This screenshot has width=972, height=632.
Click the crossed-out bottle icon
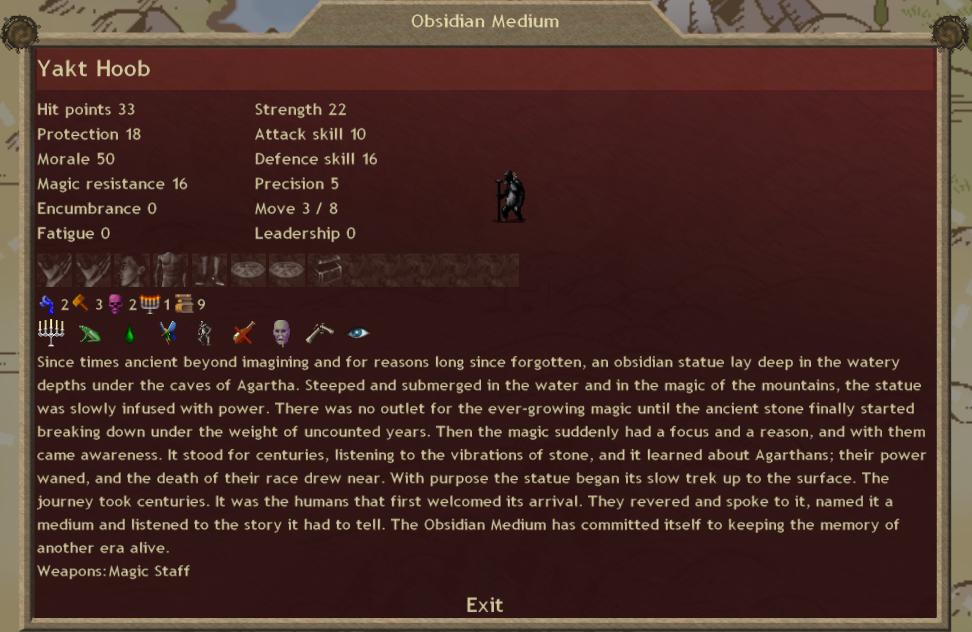(243, 333)
